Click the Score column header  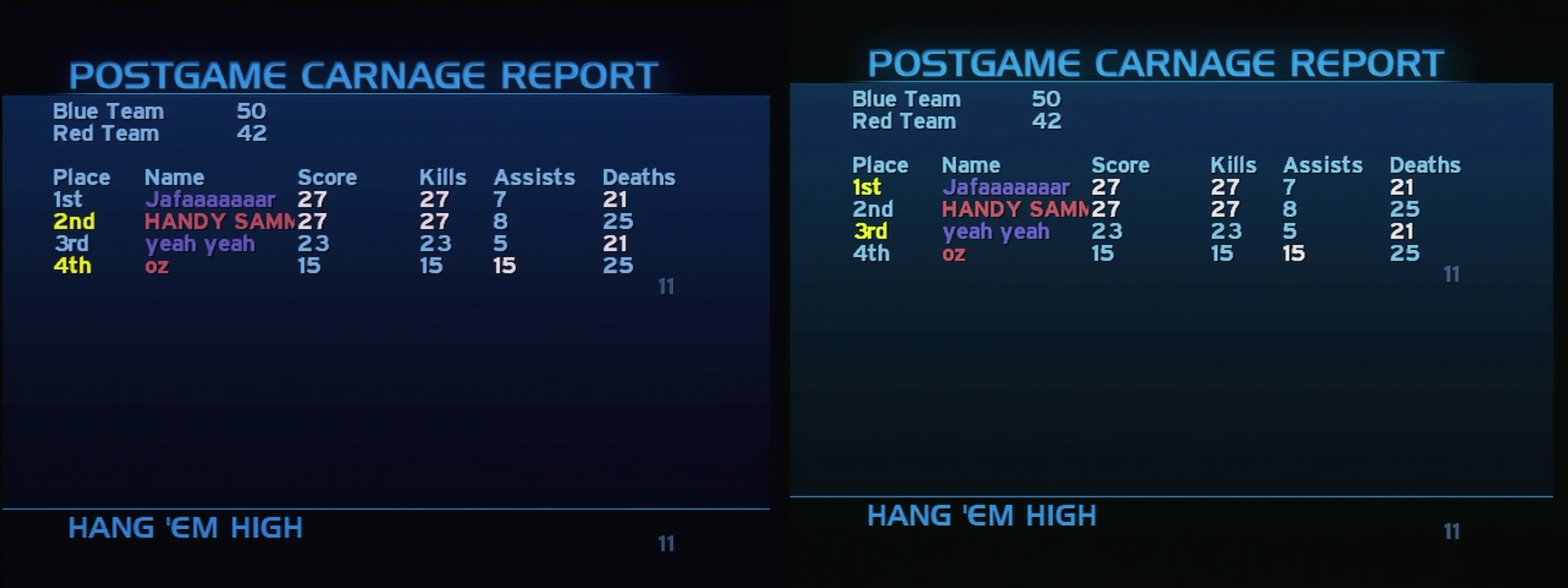pos(327,176)
